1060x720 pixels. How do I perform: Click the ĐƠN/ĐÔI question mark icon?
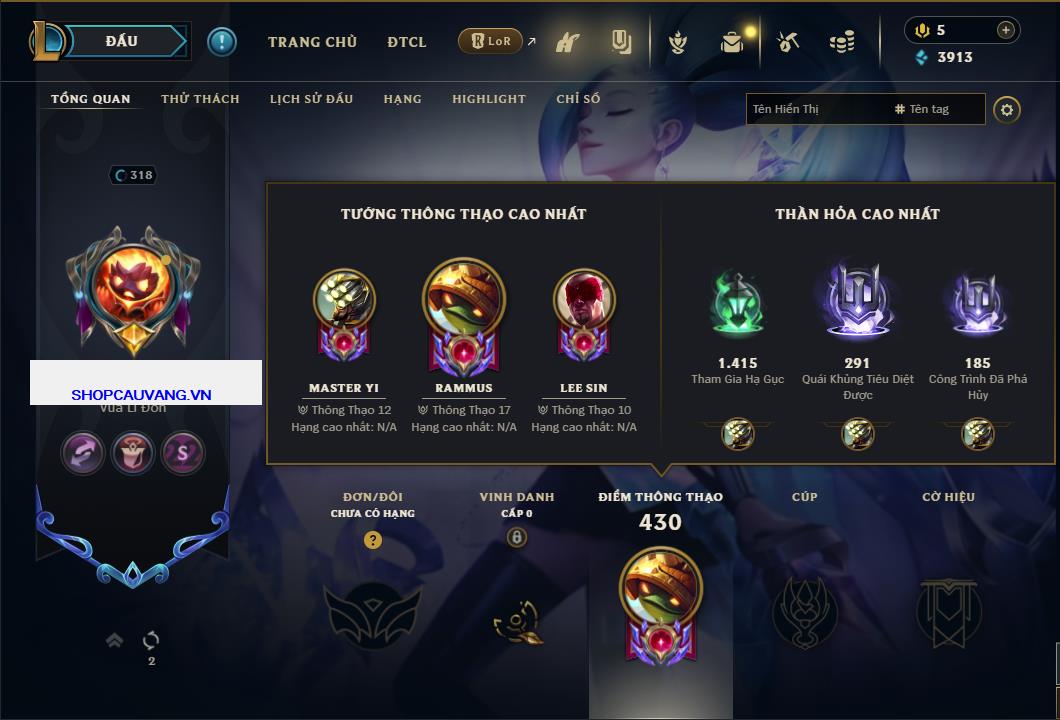[373, 540]
